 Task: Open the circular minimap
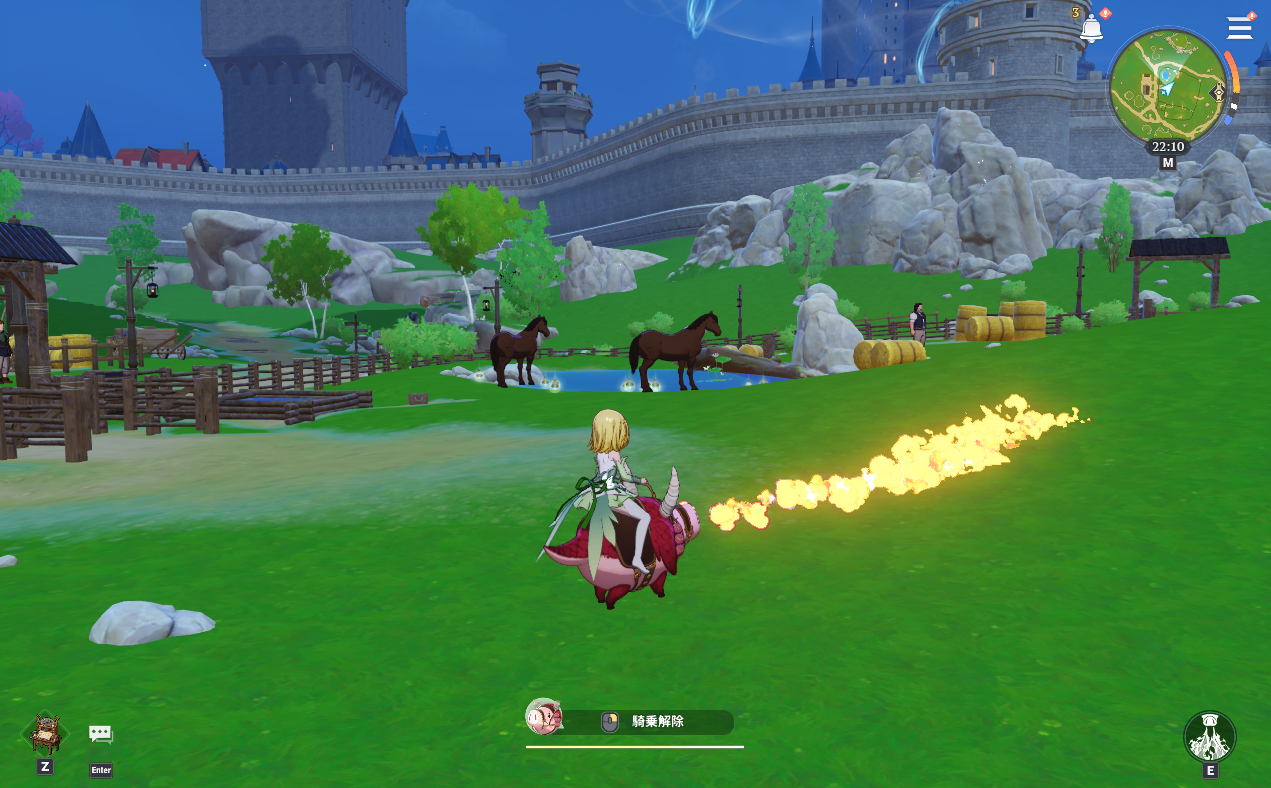point(1166,86)
